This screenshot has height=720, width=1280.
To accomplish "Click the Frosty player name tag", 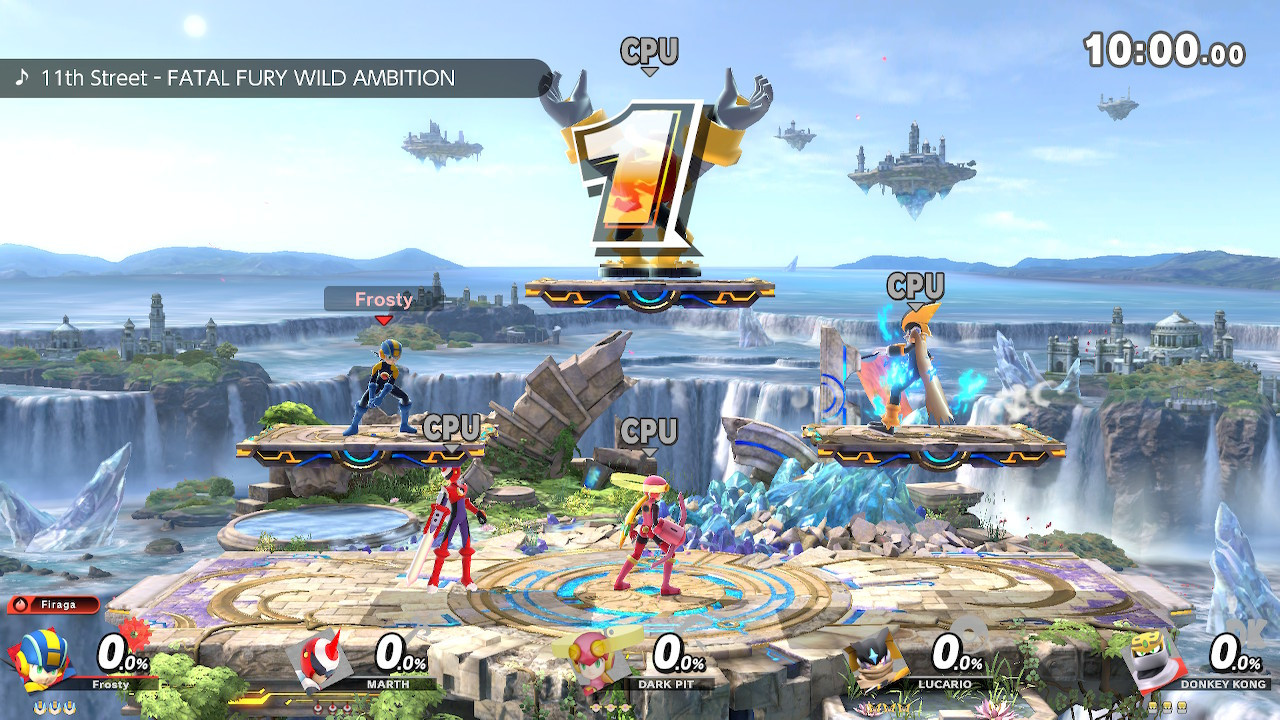I will pyautogui.click(x=385, y=300).
